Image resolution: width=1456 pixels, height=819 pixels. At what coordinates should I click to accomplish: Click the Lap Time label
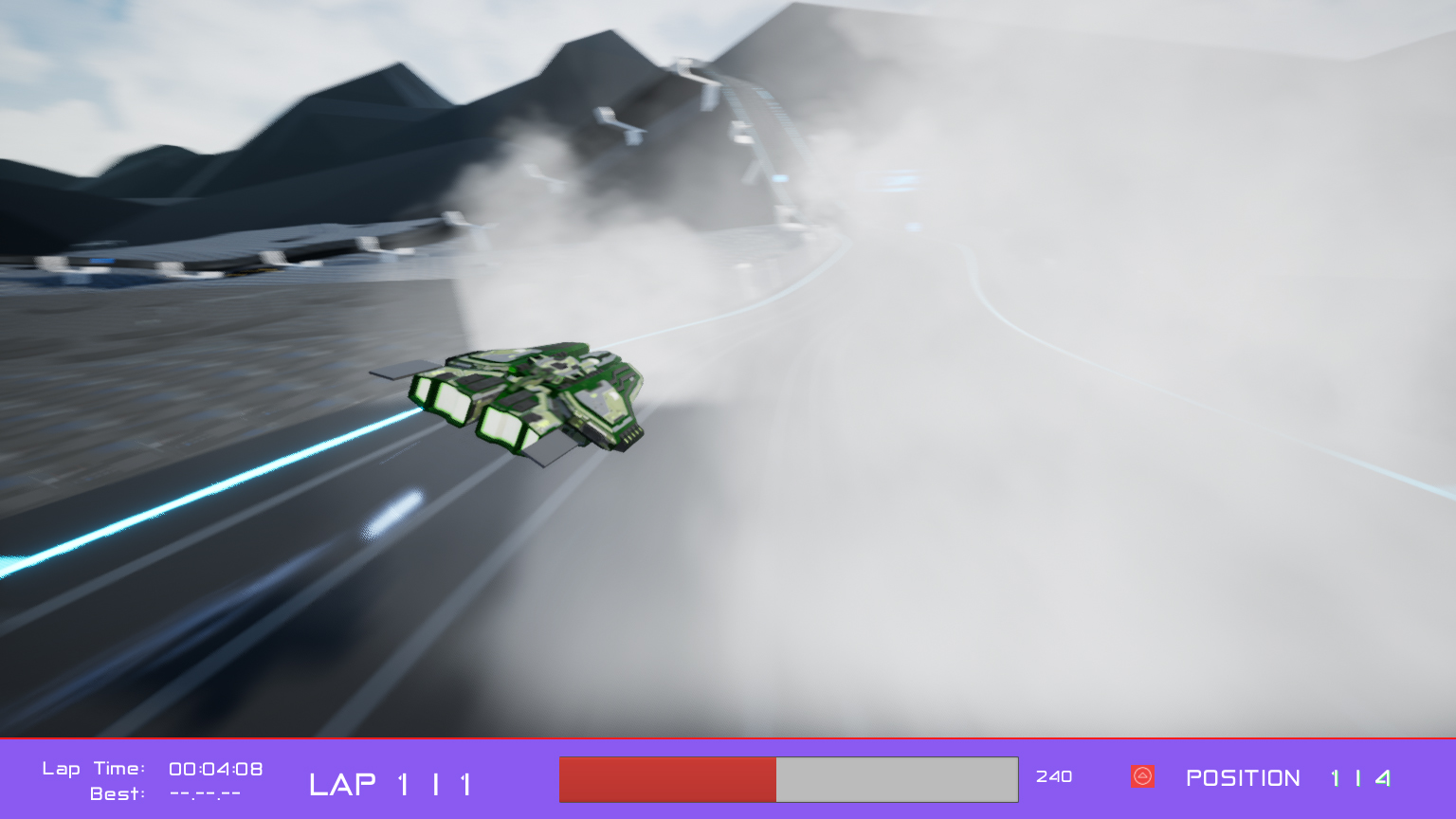[x=92, y=769]
